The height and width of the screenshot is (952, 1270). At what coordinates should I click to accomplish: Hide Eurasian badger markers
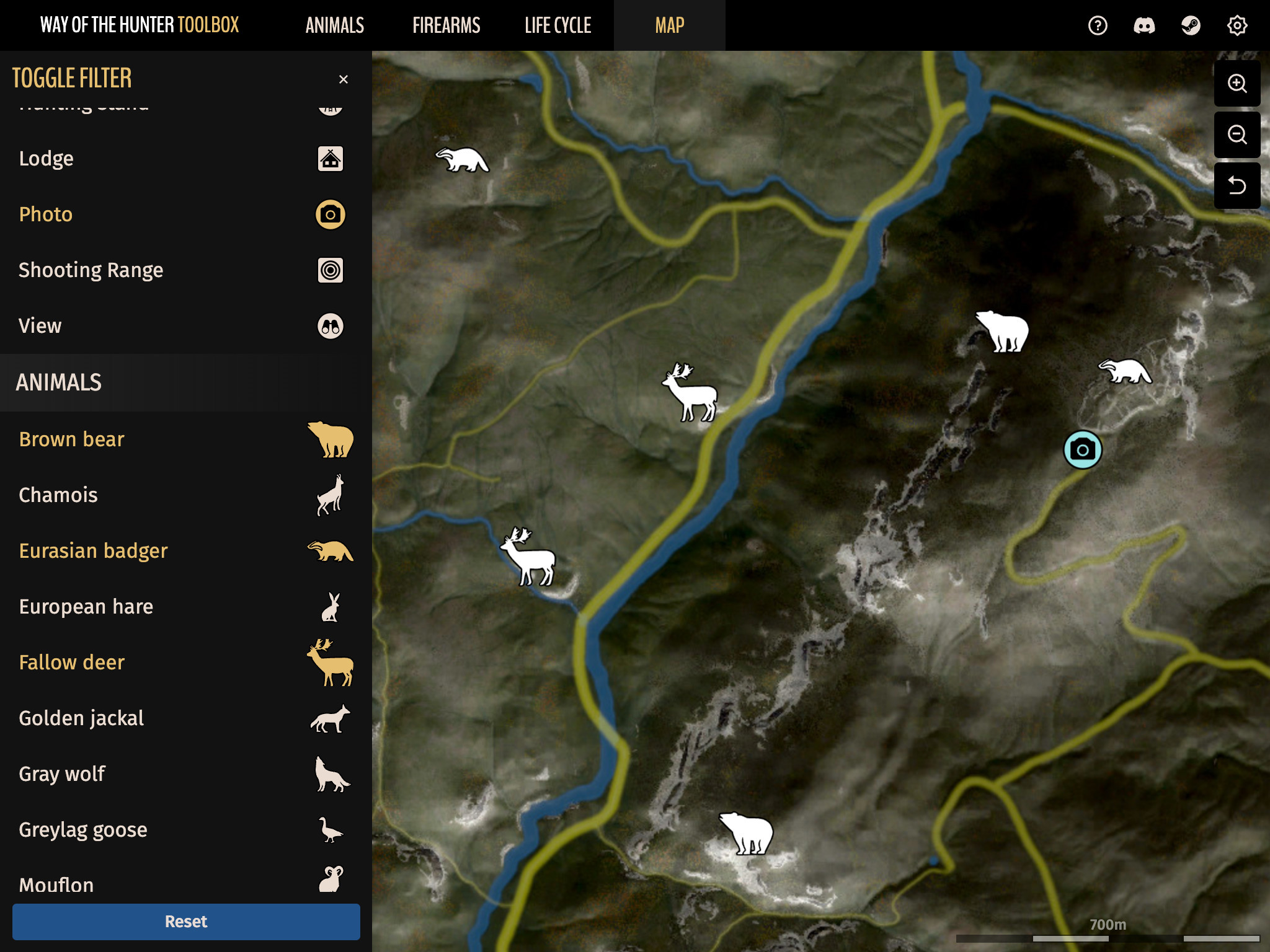click(x=180, y=551)
